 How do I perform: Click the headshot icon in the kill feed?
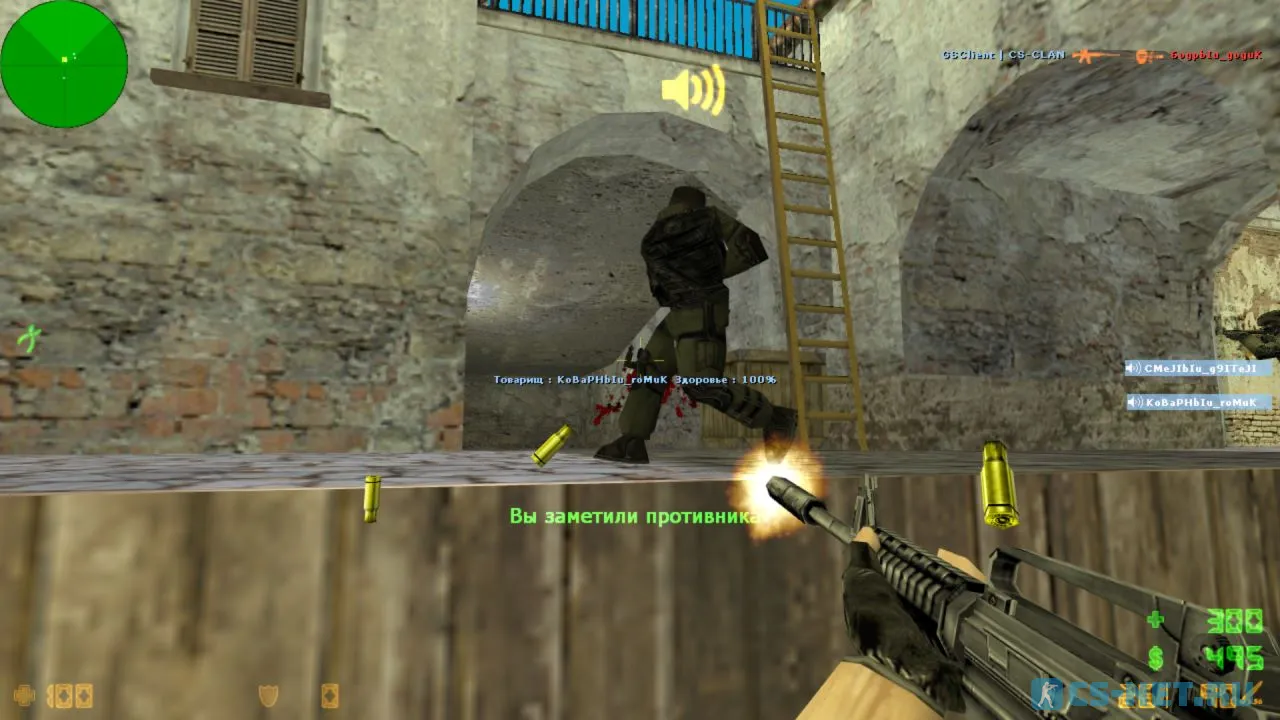(1142, 56)
